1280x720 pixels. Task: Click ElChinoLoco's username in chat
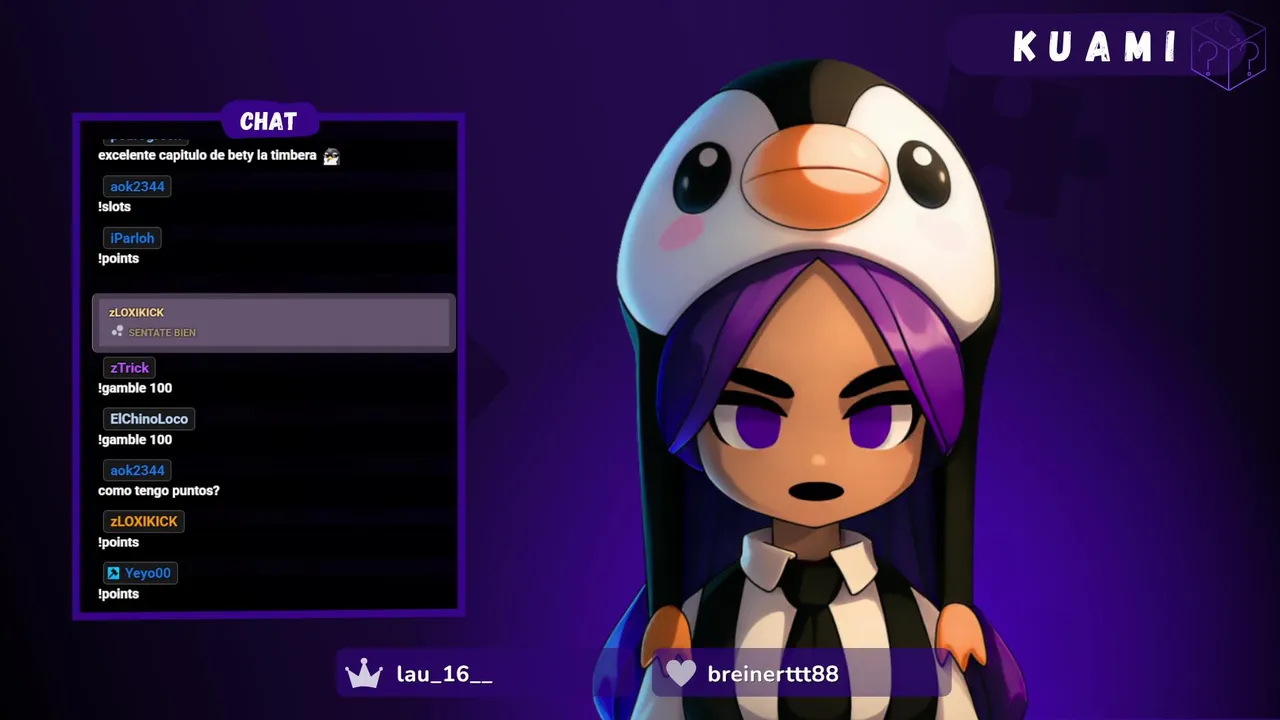click(149, 419)
